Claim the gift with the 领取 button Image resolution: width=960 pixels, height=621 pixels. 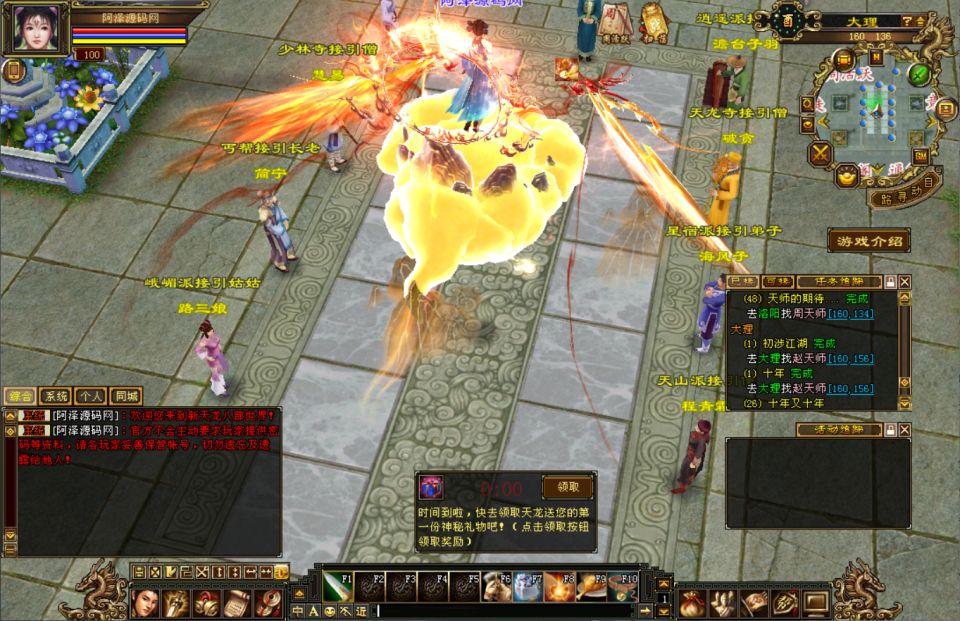click(567, 487)
